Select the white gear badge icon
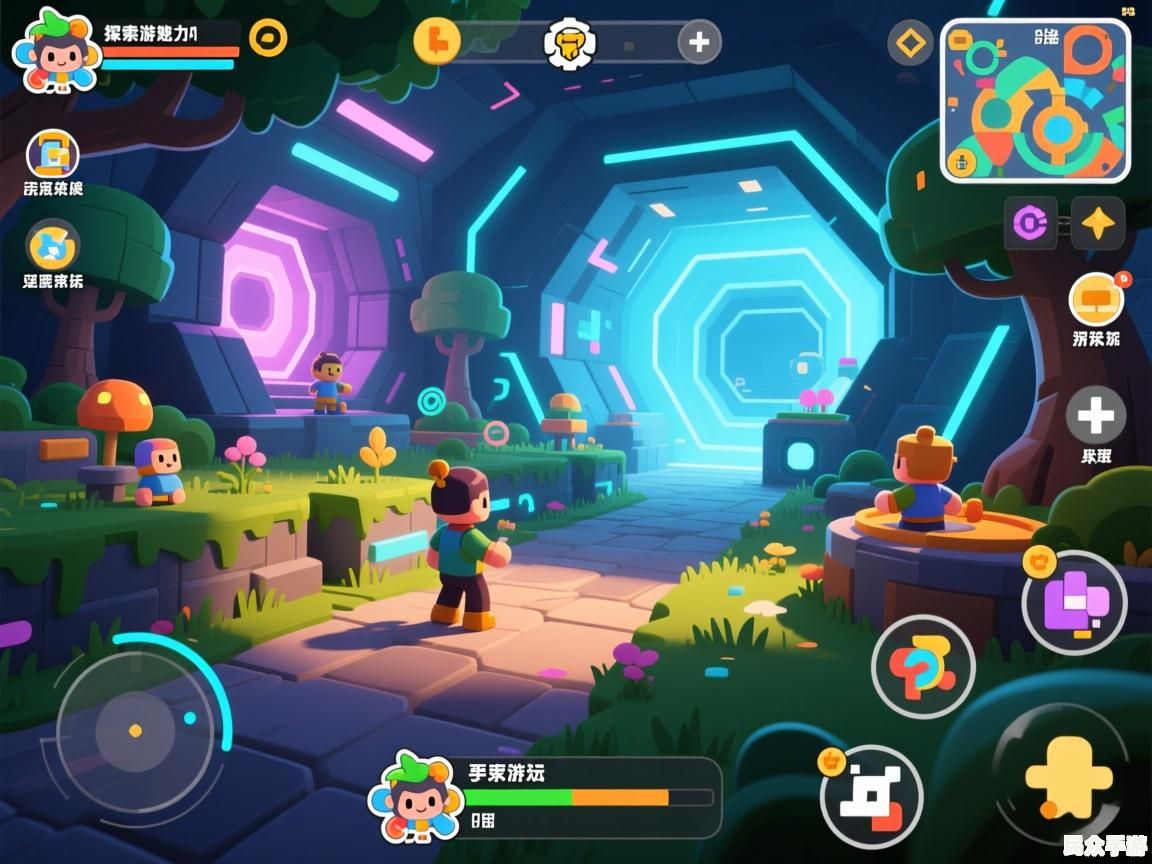 pyautogui.click(x=570, y=43)
